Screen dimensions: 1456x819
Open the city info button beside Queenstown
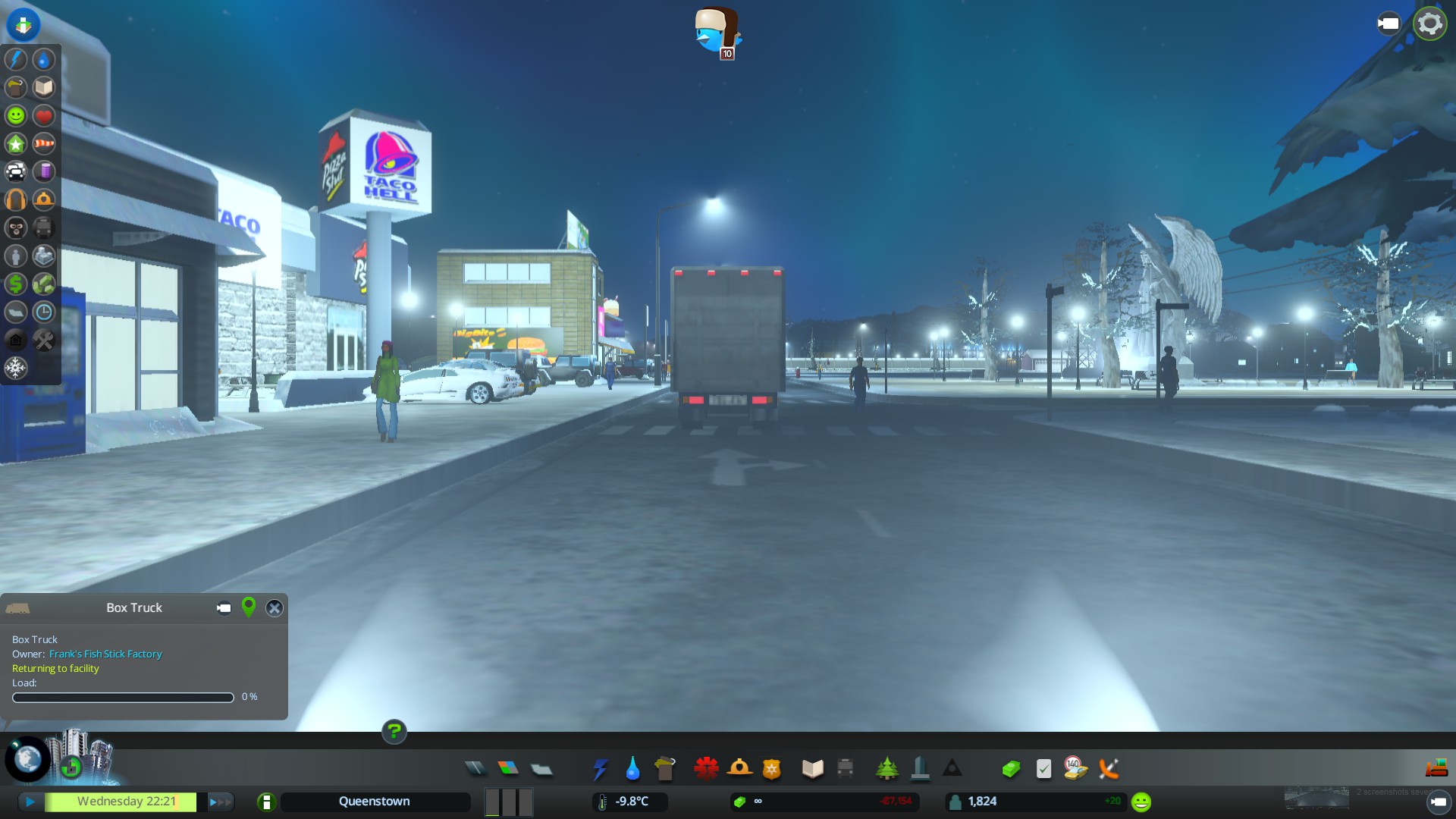tap(266, 802)
